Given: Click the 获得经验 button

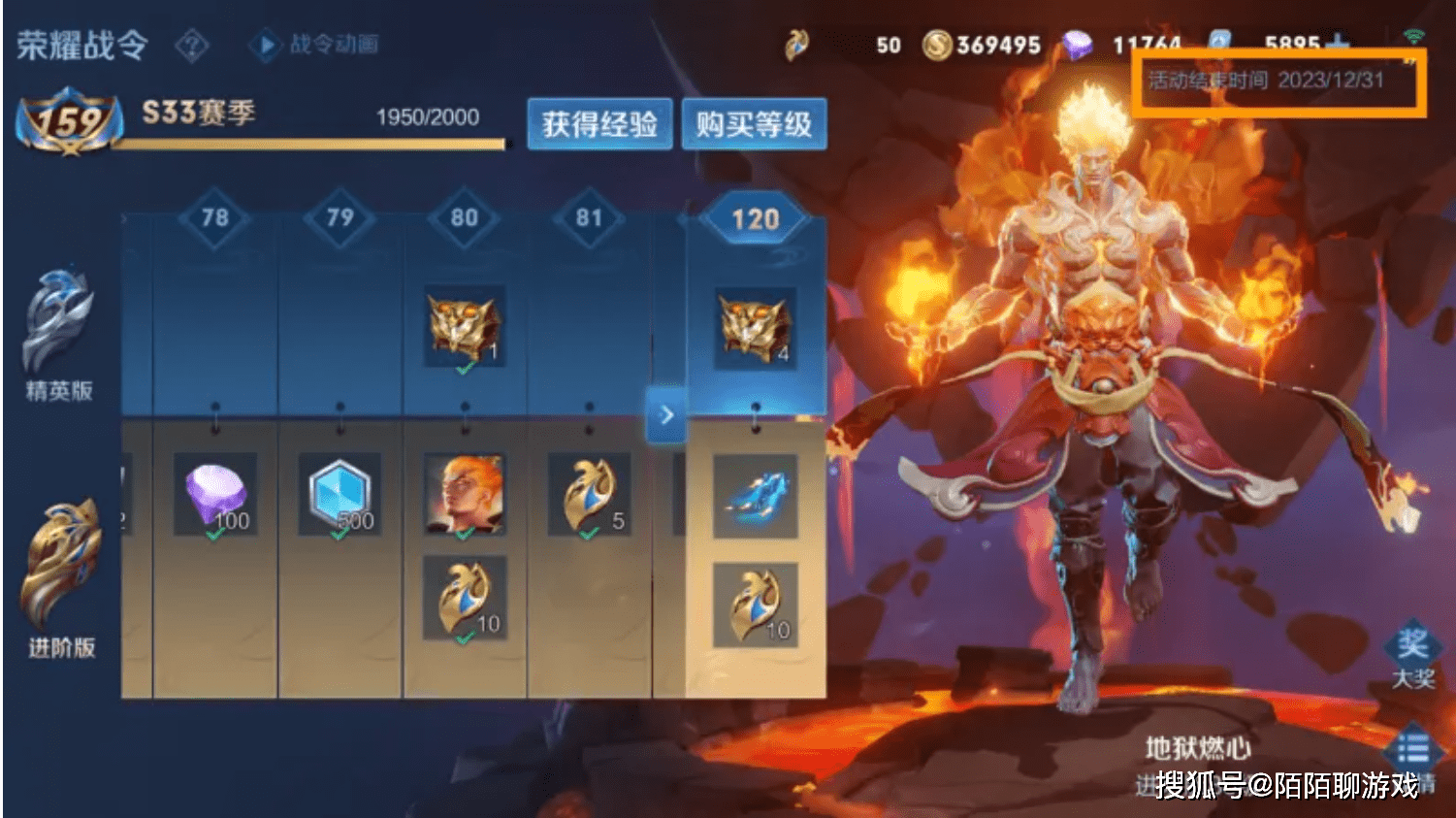Looking at the screenshot, I should pos(599,124).
